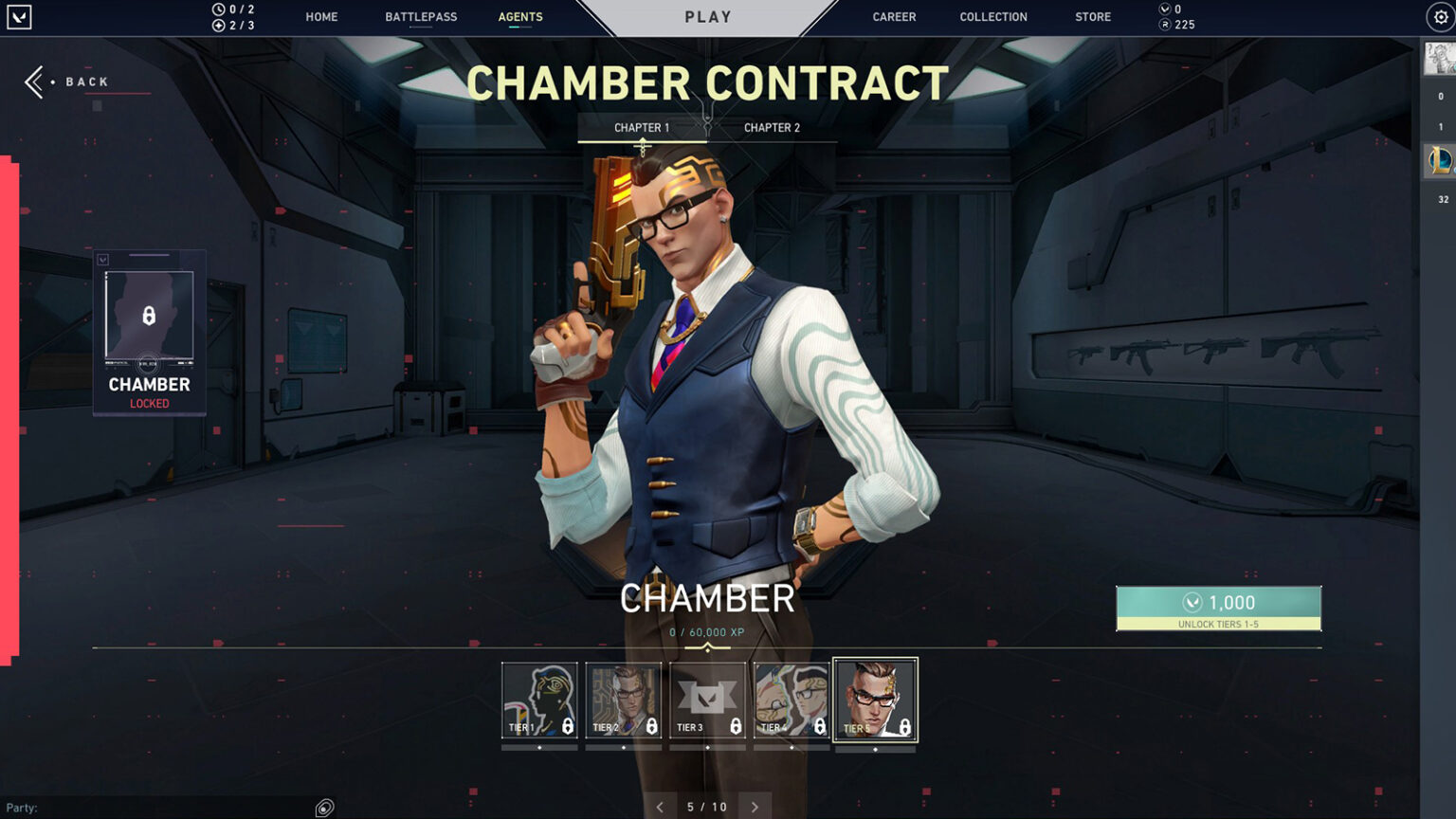
Task: Switch to the Chapter 2 tab
Action: click(771, 127)
